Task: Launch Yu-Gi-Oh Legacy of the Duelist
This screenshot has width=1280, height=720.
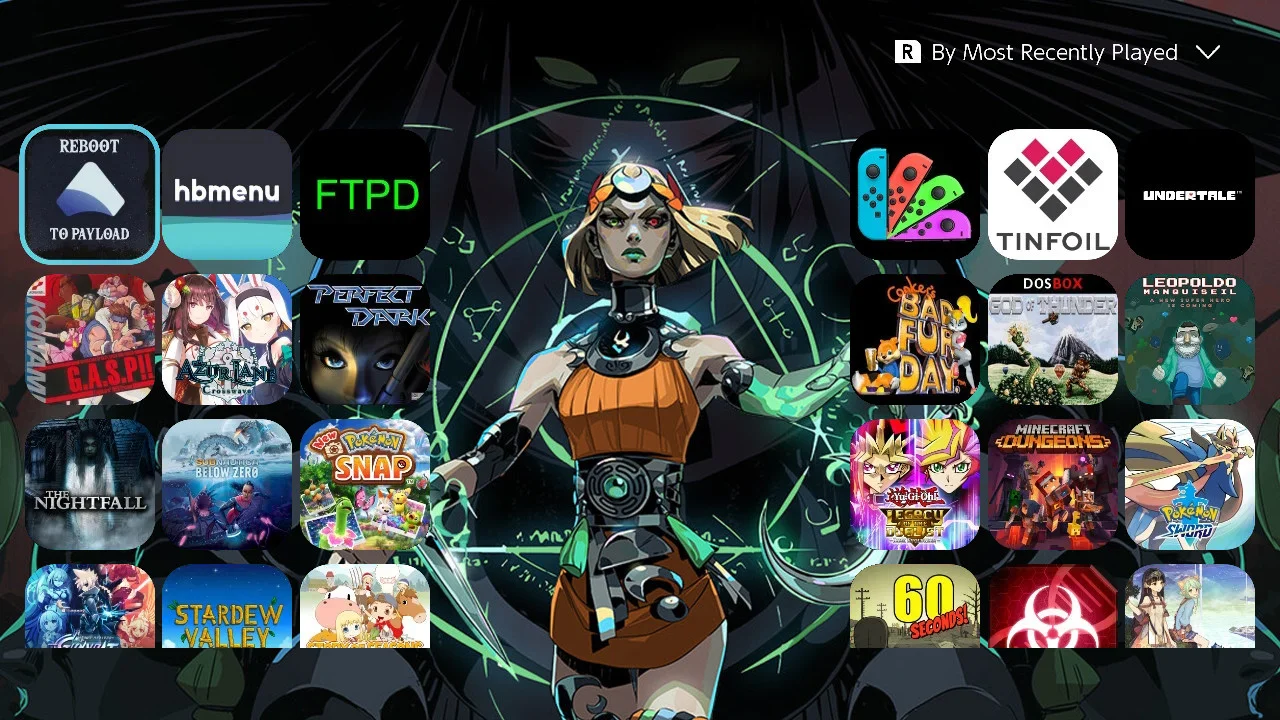Action: (914, 484)
